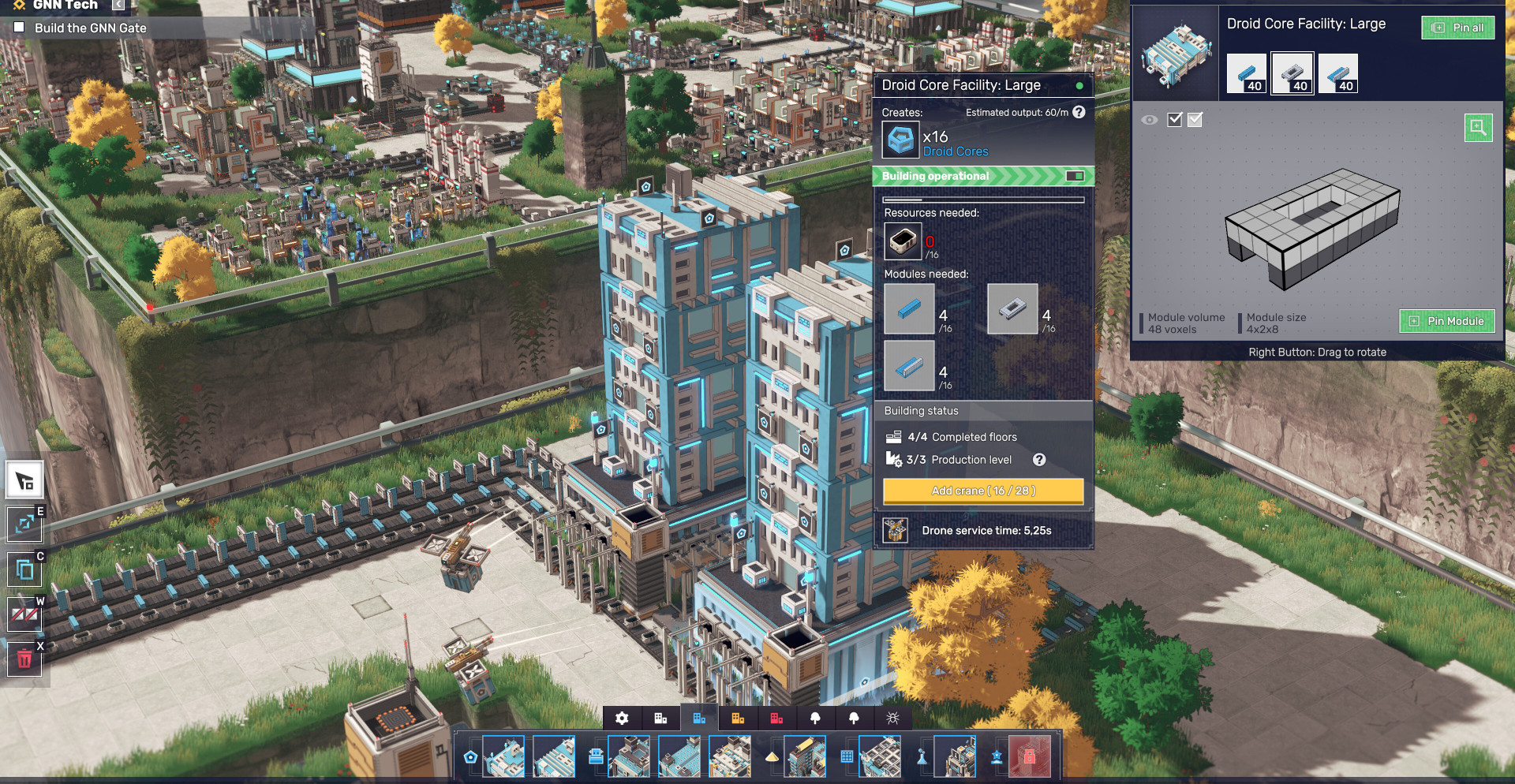Click the Add crane button
Viewport: 1515px width, 784px height.
(x=983, y=491)
